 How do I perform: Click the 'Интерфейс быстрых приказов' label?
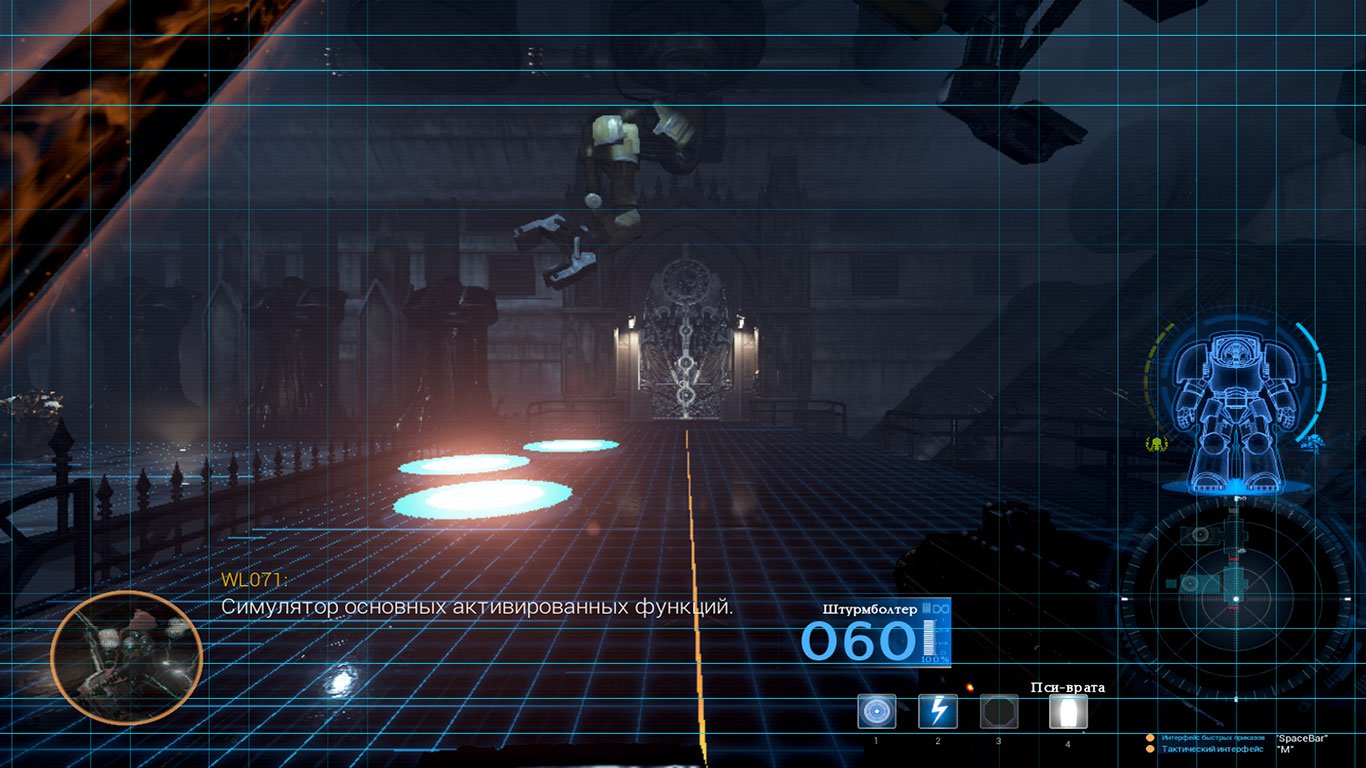point(1213,737)
